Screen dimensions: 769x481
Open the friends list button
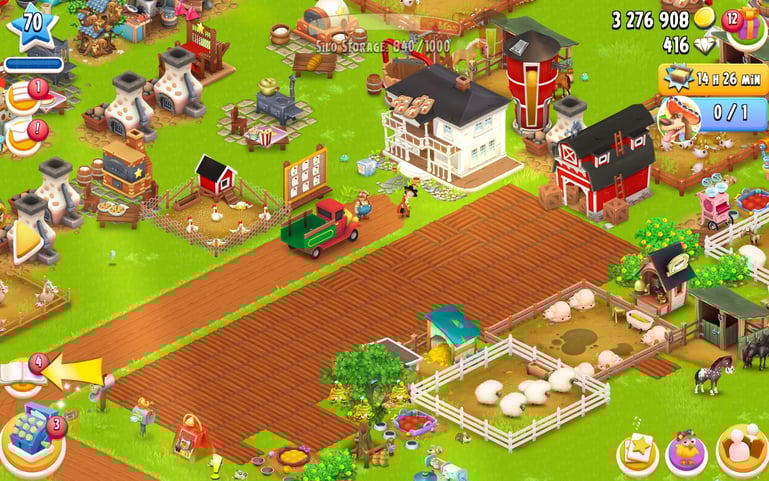(x=741, y=451)
